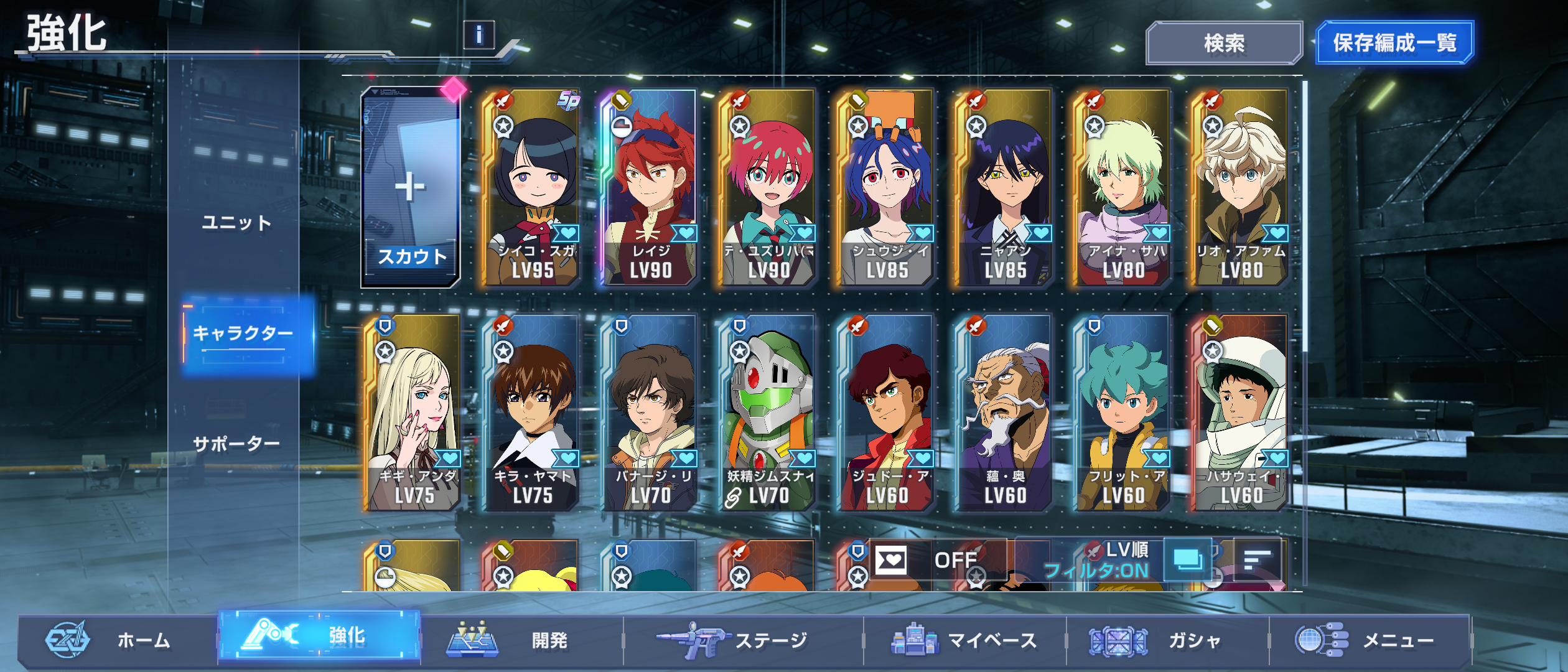Open the ガシャ gacha menu
The width and height of the screenshot is (1568, 672).
point(1164,640)
